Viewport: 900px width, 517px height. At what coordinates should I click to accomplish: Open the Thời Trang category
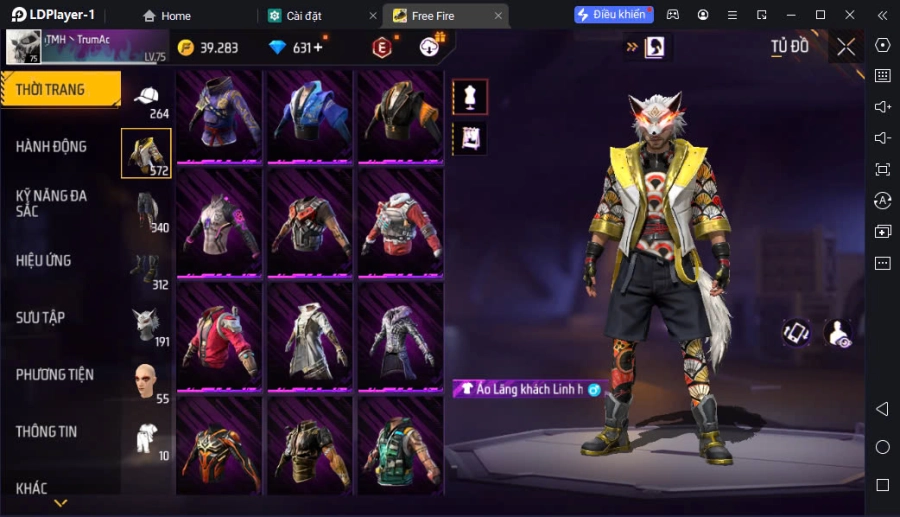click(x=60, y=90)
